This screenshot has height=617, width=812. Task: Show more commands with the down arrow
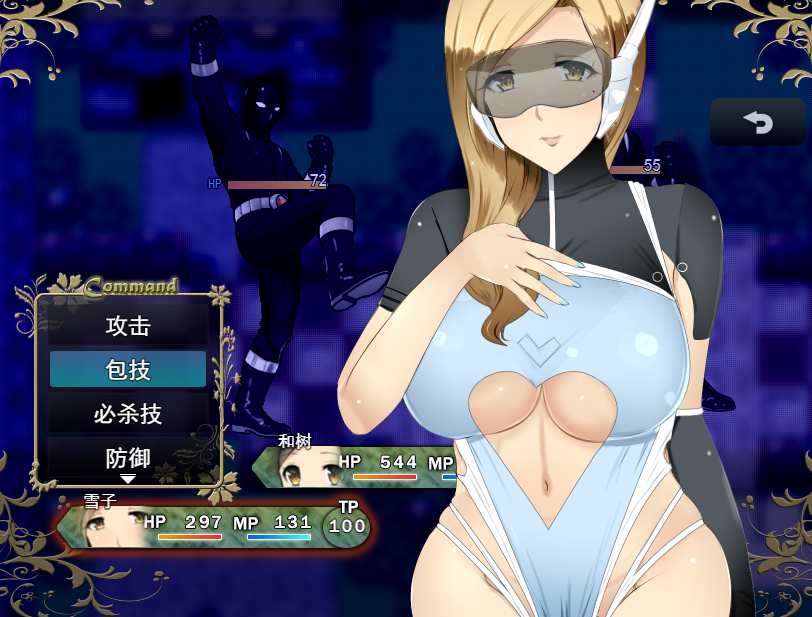click(x=128, y=480)
